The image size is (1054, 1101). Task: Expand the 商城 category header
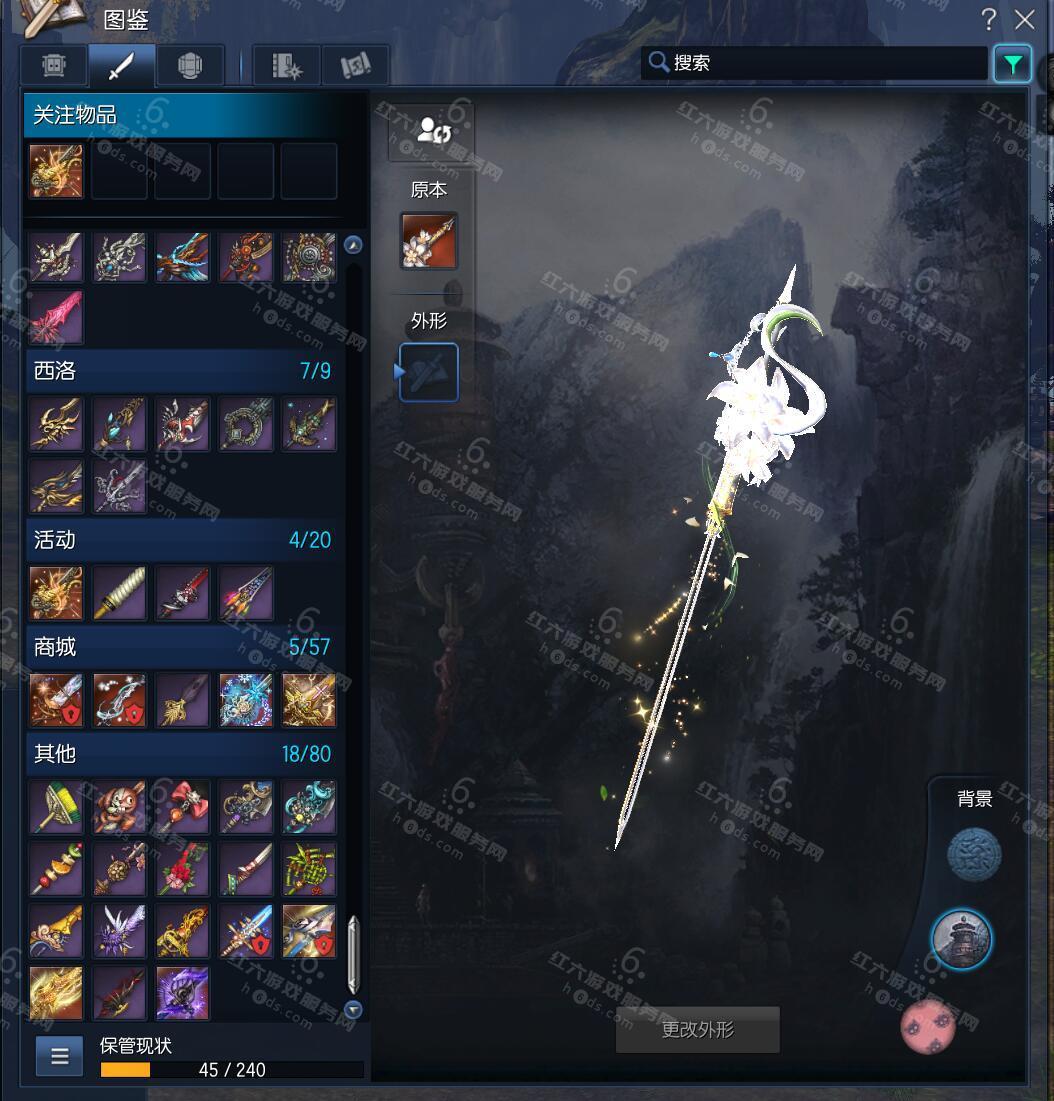point(181,647)
